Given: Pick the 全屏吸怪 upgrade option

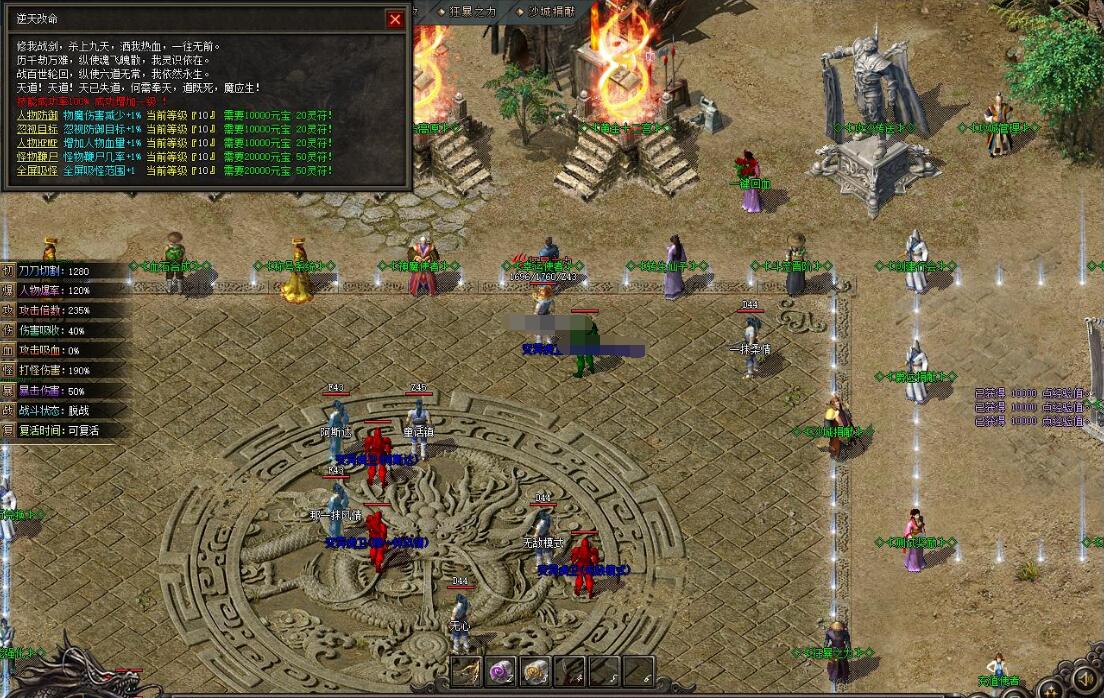Looking at the screenshot, I should (38, 172).
